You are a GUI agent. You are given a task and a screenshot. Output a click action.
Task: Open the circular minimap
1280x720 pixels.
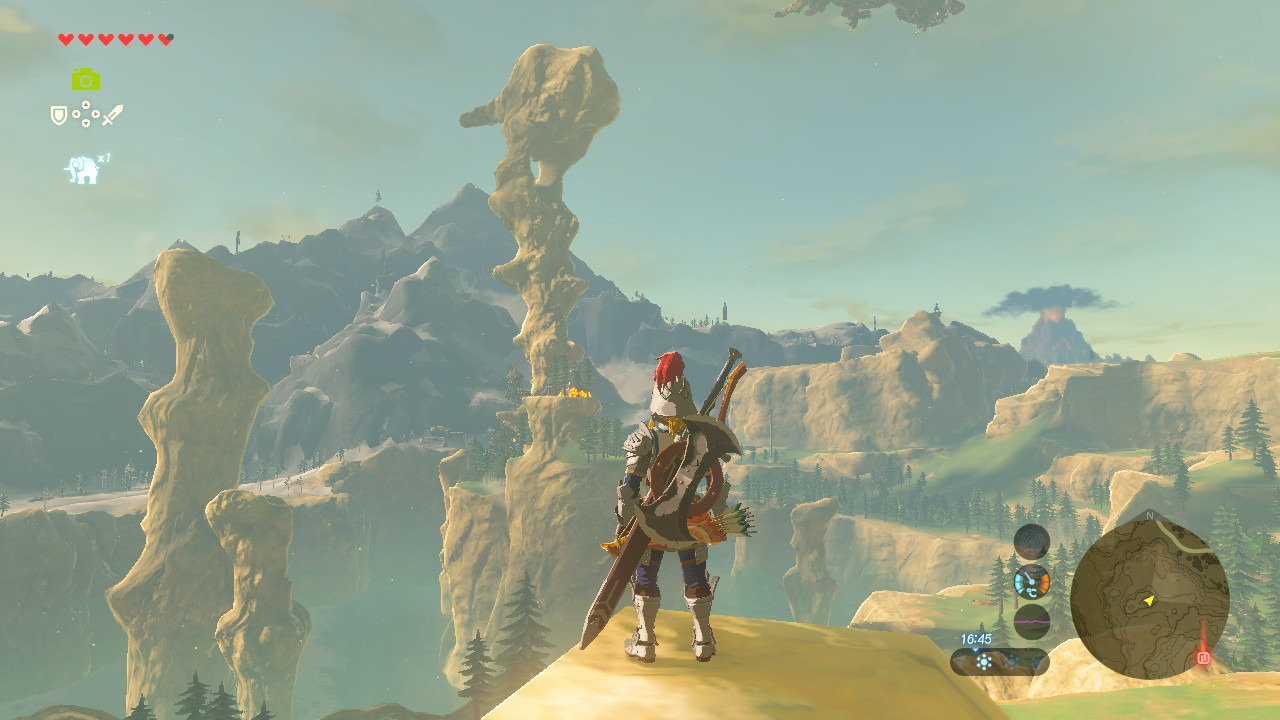[1149, 599]
